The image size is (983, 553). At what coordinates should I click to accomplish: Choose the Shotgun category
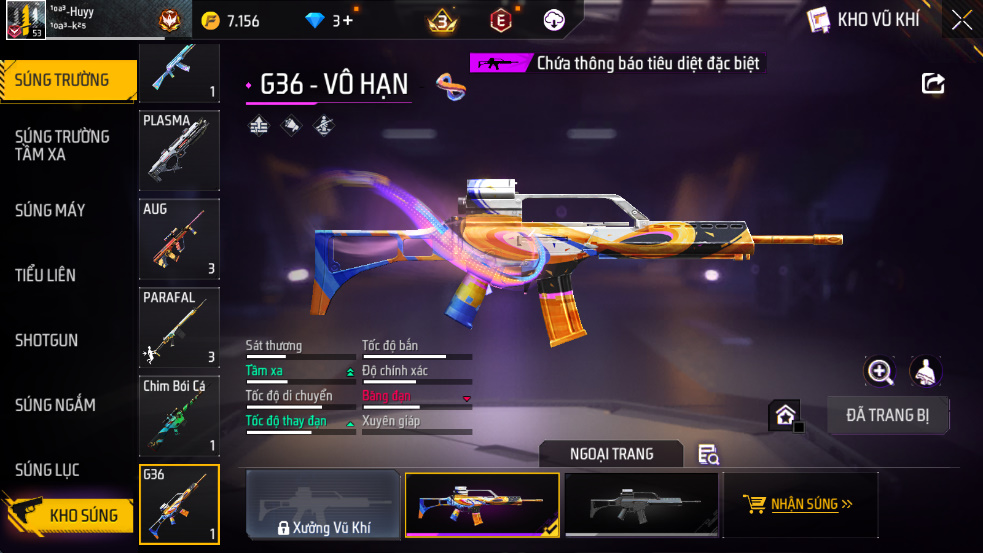(x=46, y=340)
